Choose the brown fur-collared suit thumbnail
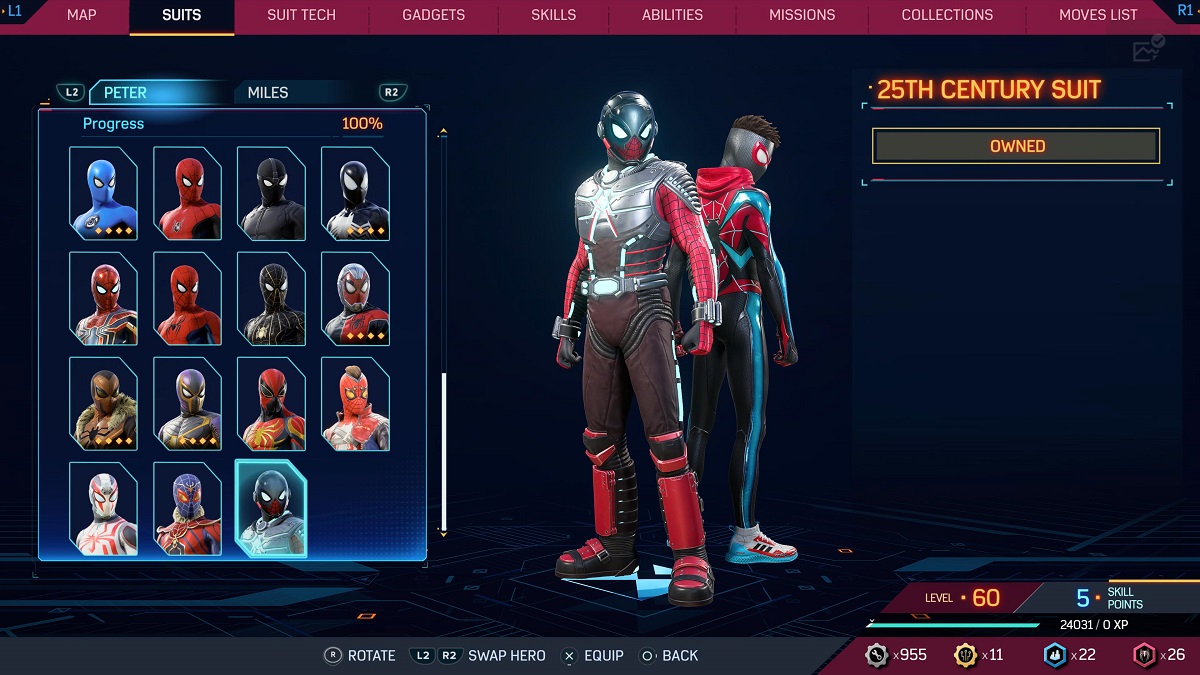Screen dimensions: 1200x675 pos(104,403)
